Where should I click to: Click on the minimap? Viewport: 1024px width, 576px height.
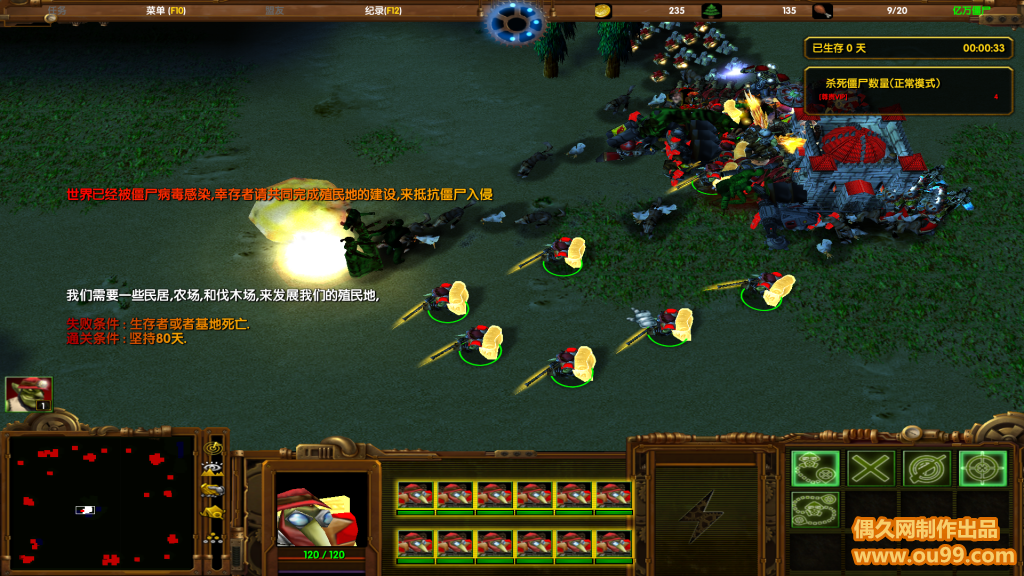(x=100, y=500)
